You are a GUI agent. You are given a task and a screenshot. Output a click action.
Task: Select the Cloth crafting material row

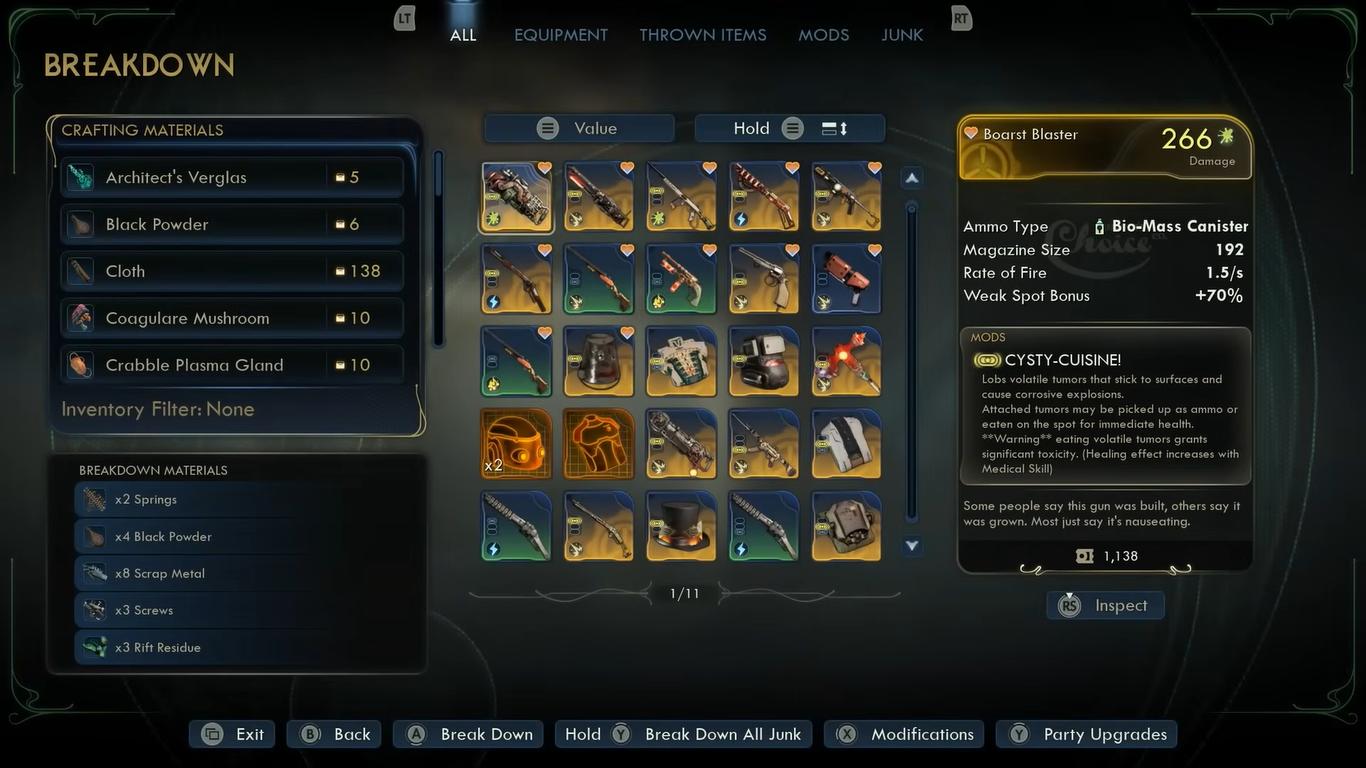[232, 271]
